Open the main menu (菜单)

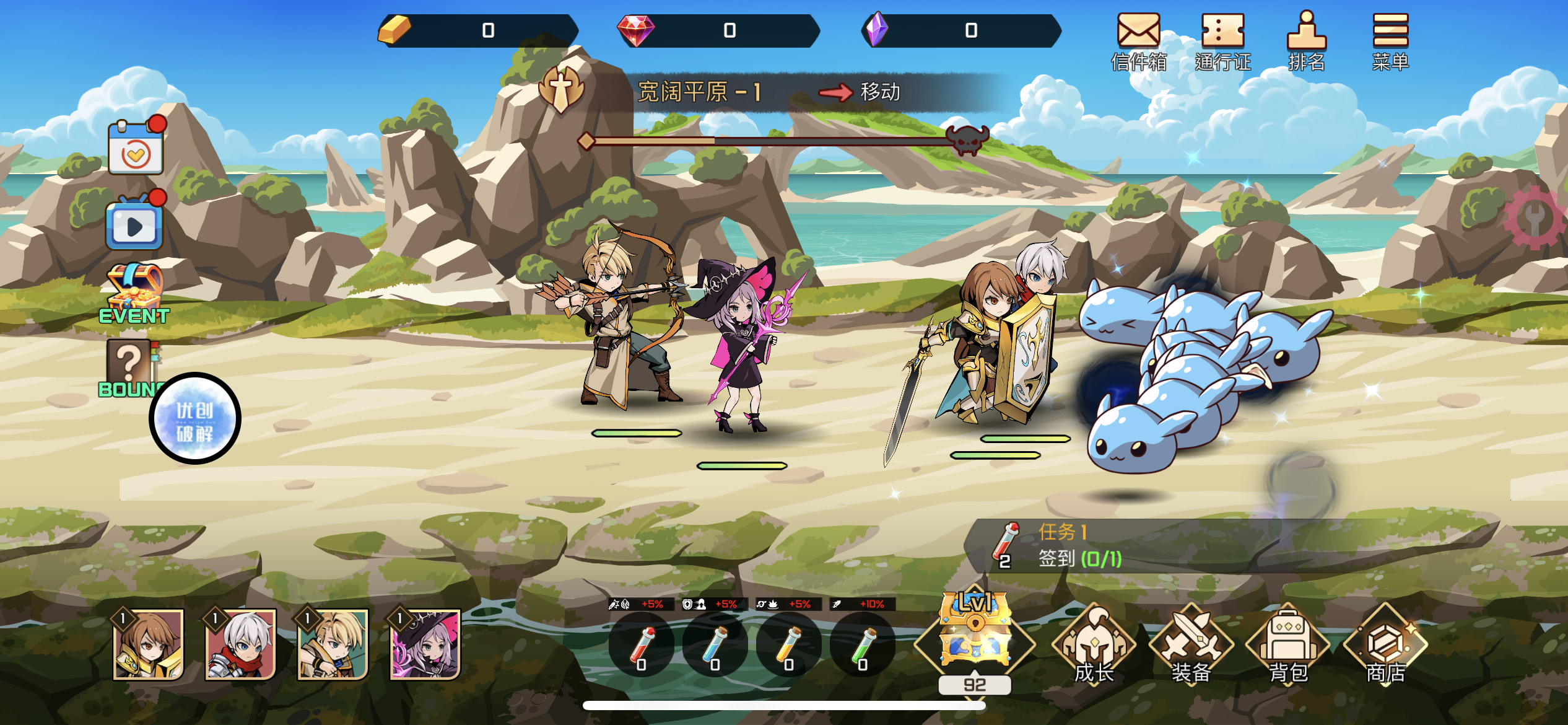pyautogui.click(x=1390, y=40)
